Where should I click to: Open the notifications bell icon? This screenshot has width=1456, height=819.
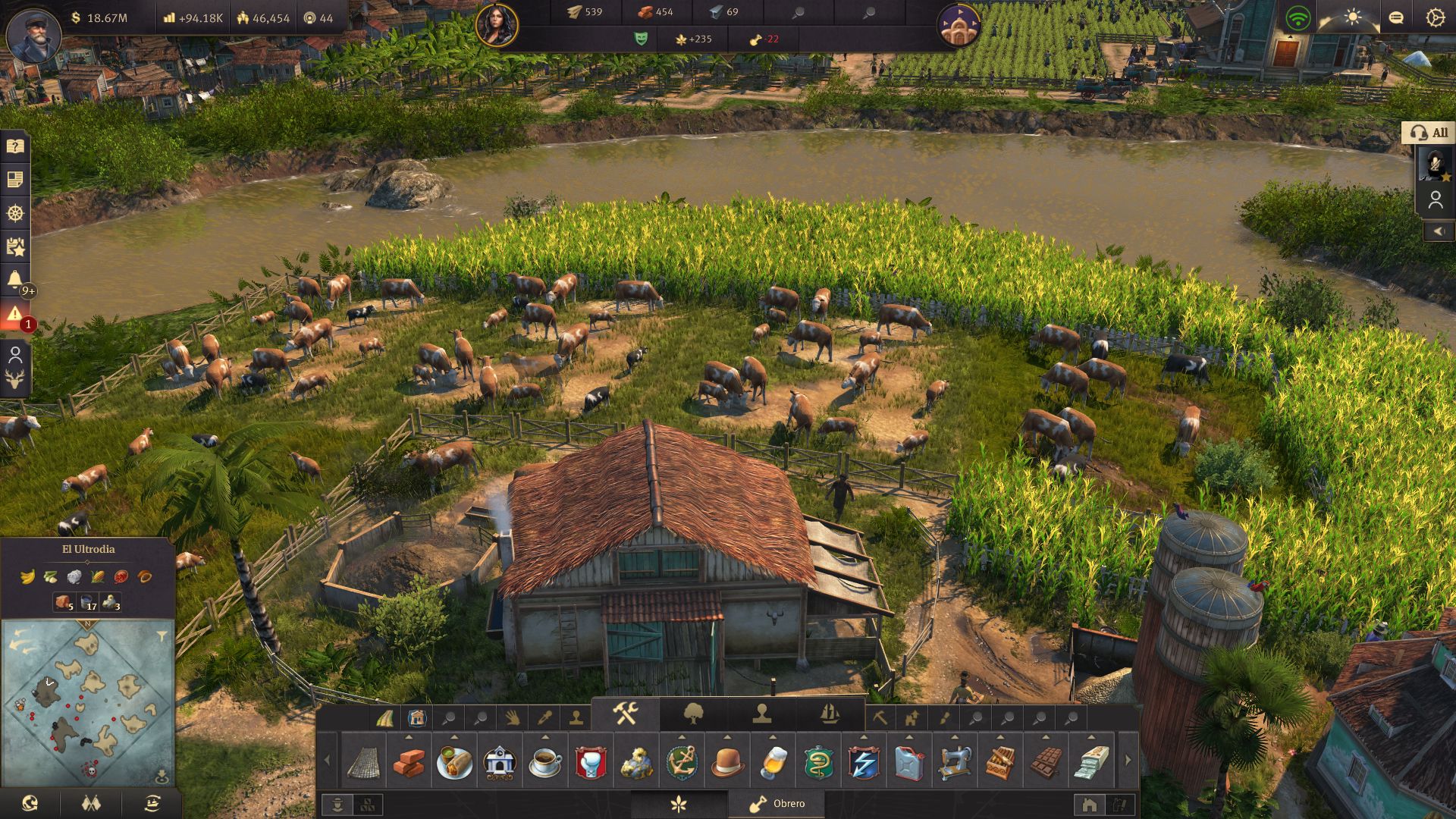click(x=15, y=279)
